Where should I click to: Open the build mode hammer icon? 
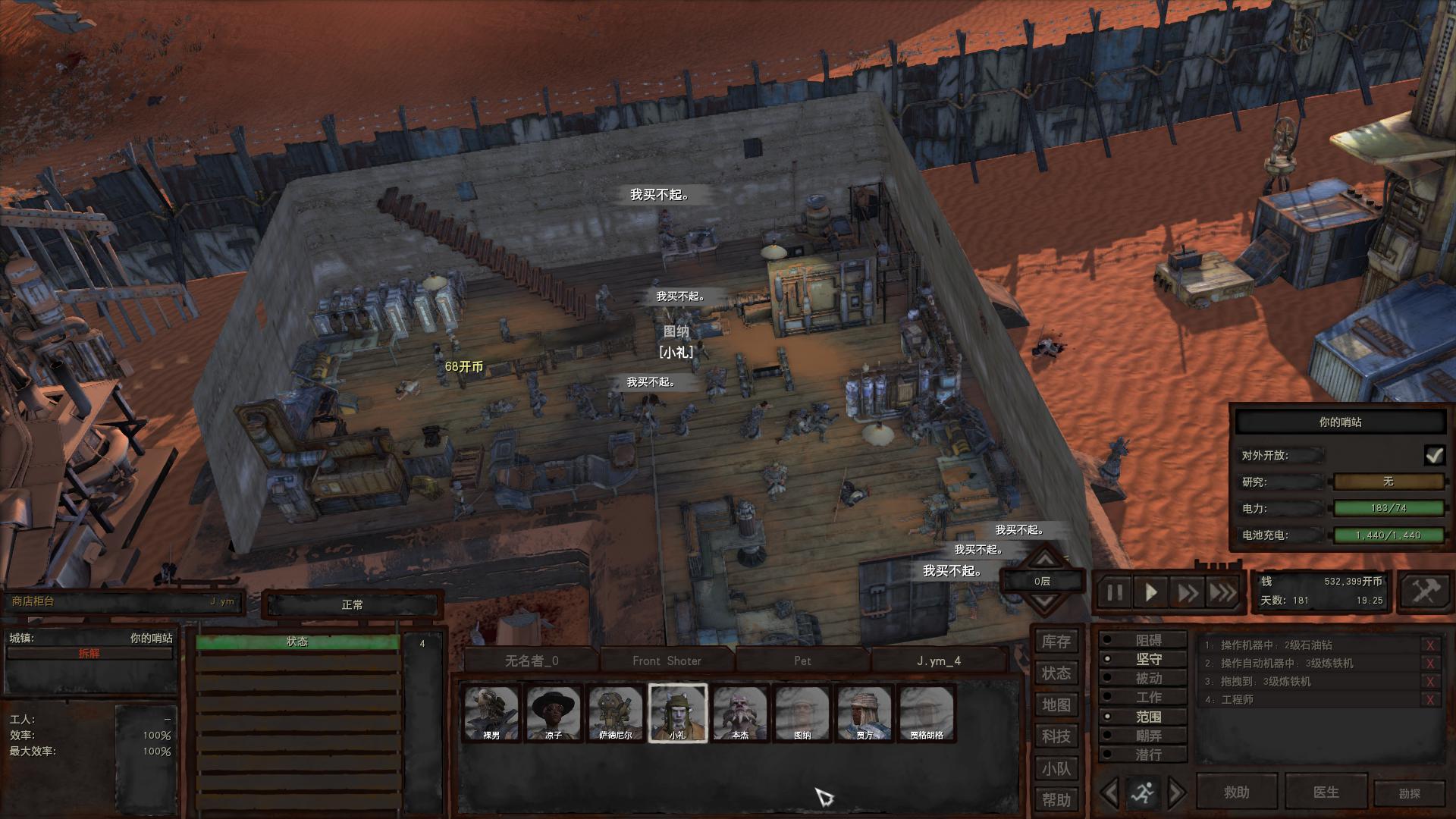(x=1425, y=591)
